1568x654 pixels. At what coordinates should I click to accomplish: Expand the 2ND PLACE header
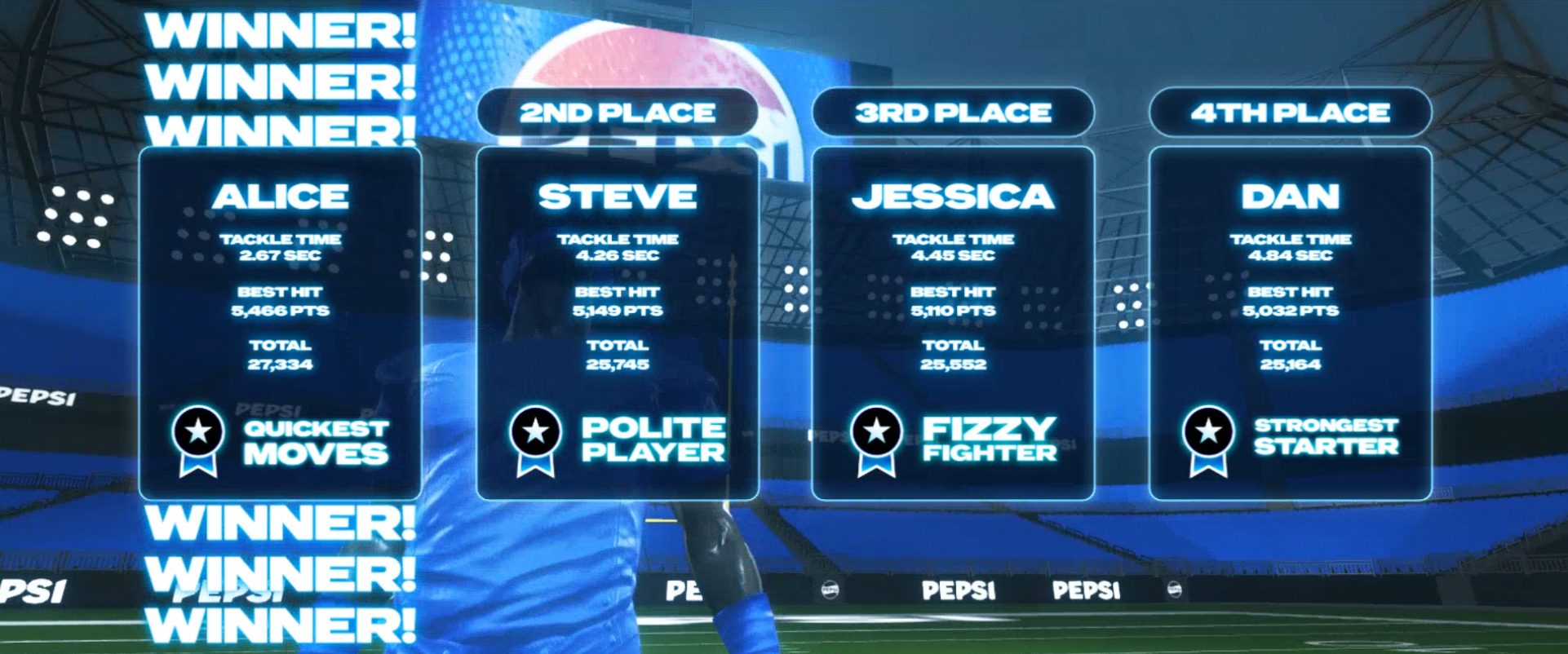(x=619, y=113)
